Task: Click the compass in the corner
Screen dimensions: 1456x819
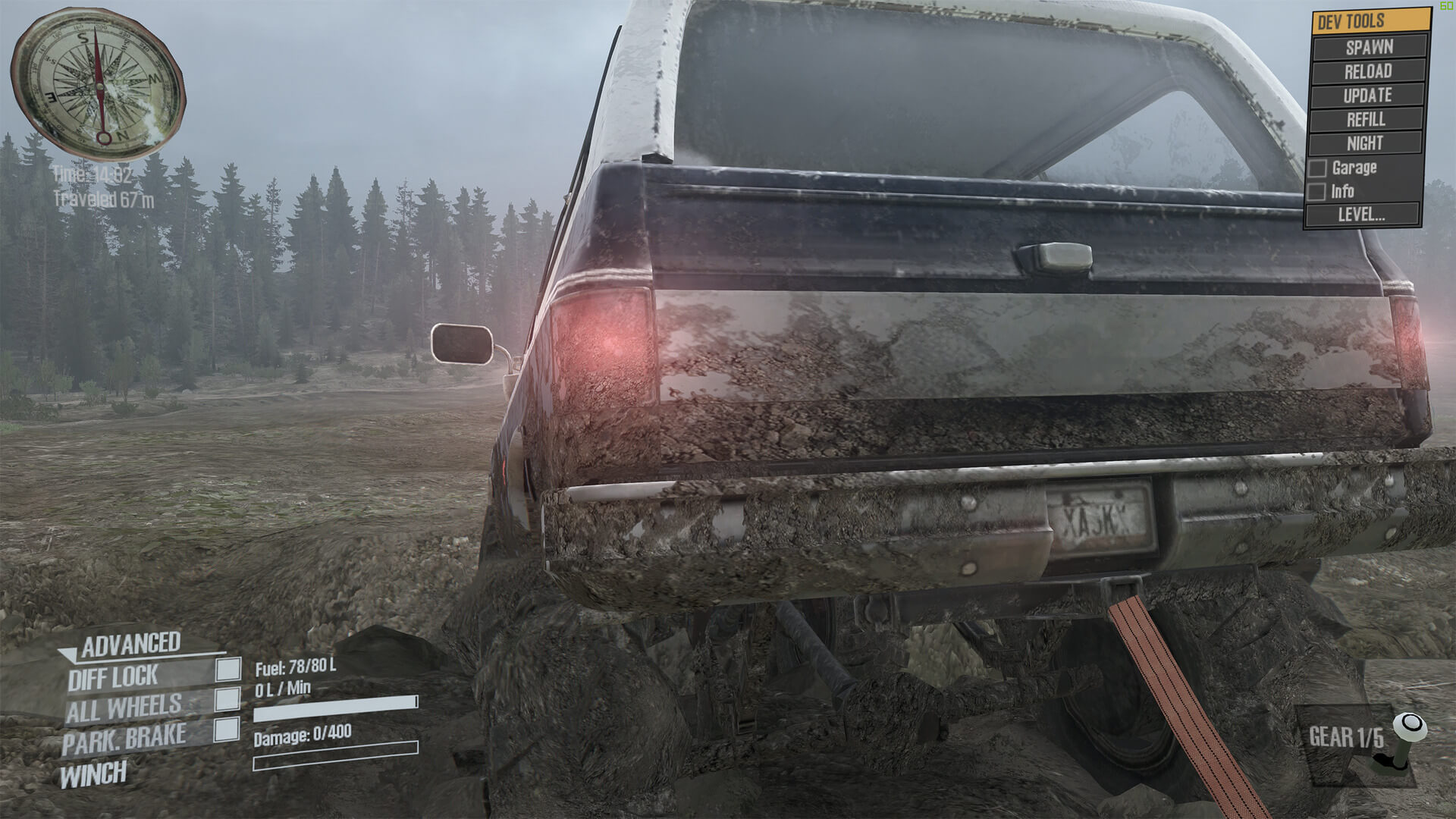Action: 98,84
